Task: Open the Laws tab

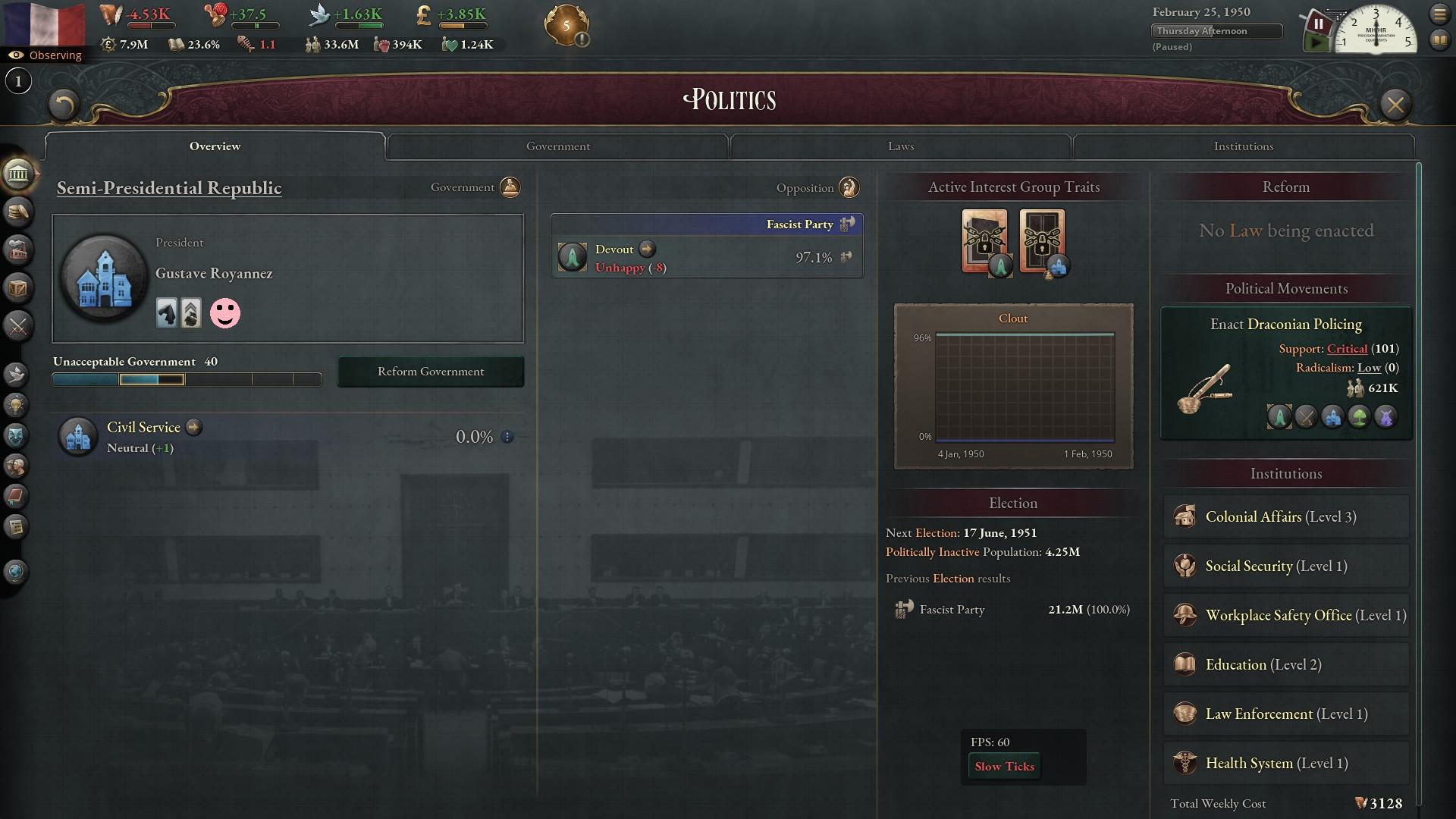Action: click(x=900, y=146)
